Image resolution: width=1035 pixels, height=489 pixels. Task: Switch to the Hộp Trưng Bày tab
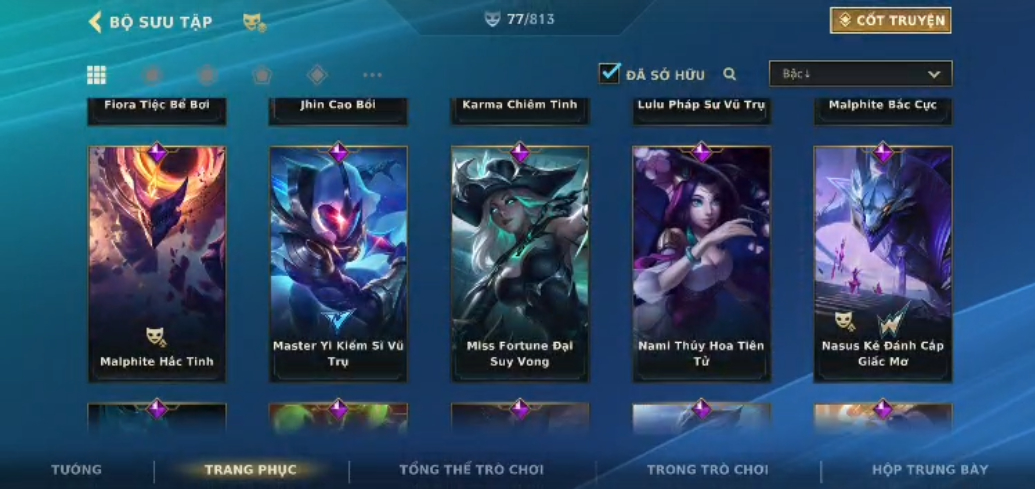click(929, 469)
